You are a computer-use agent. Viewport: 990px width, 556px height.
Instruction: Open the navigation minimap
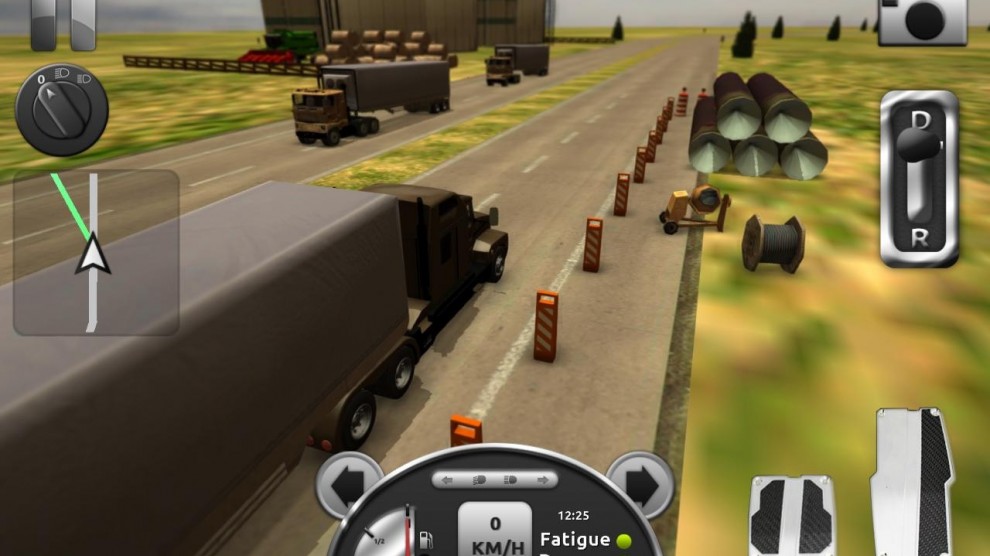click(96, 252)
